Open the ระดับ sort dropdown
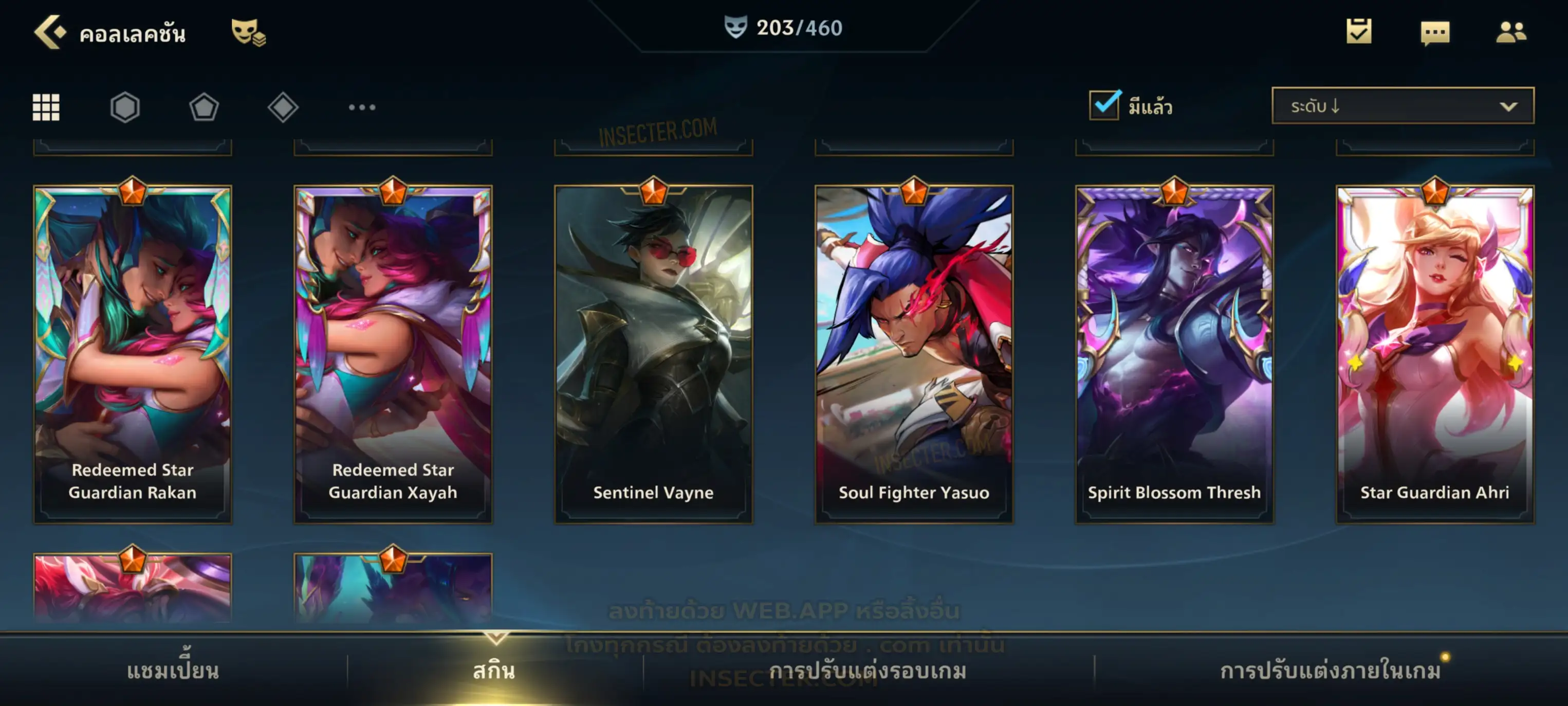 pos(1402,106)
